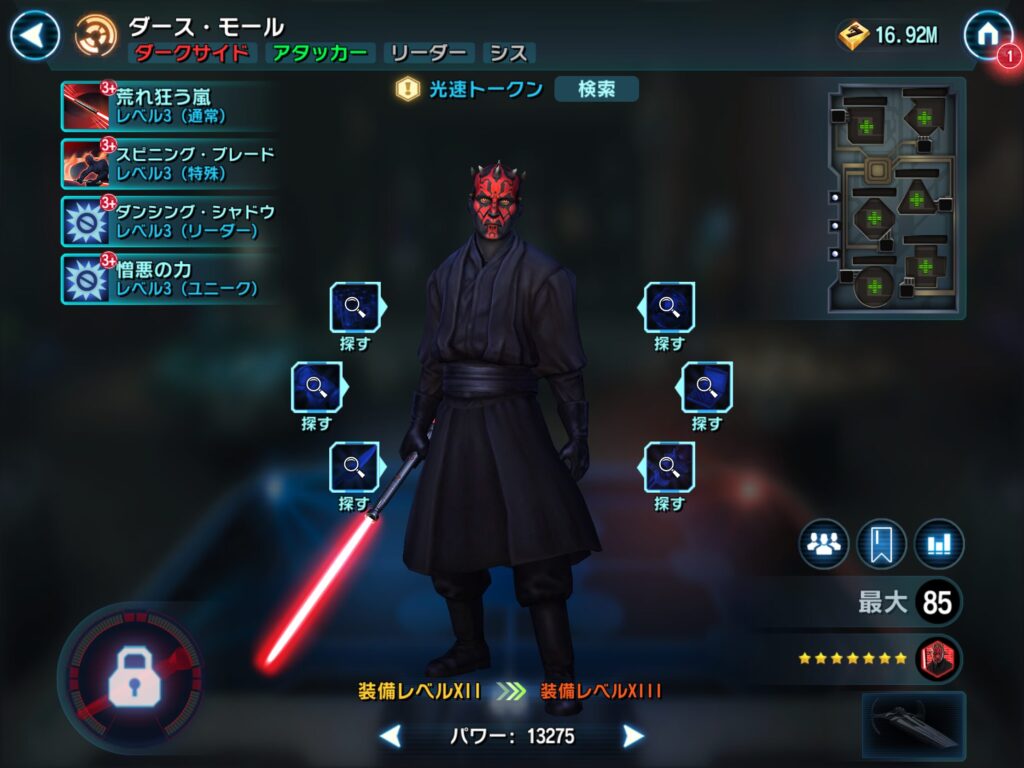Go back with the arrow button

(35, 36)
